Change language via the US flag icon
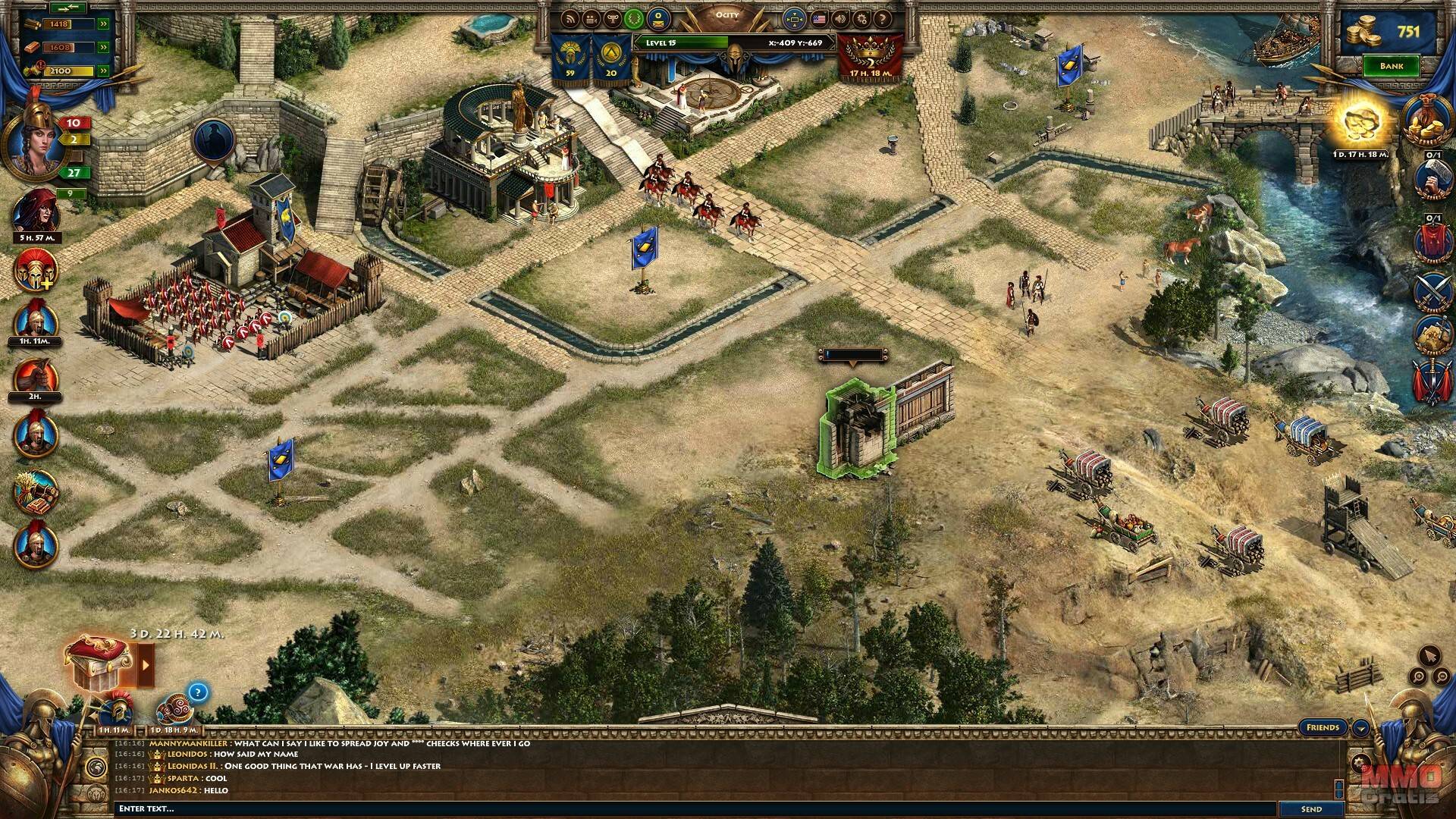The width and height of the screenshot is (1456, 819). tap(819, 19)
